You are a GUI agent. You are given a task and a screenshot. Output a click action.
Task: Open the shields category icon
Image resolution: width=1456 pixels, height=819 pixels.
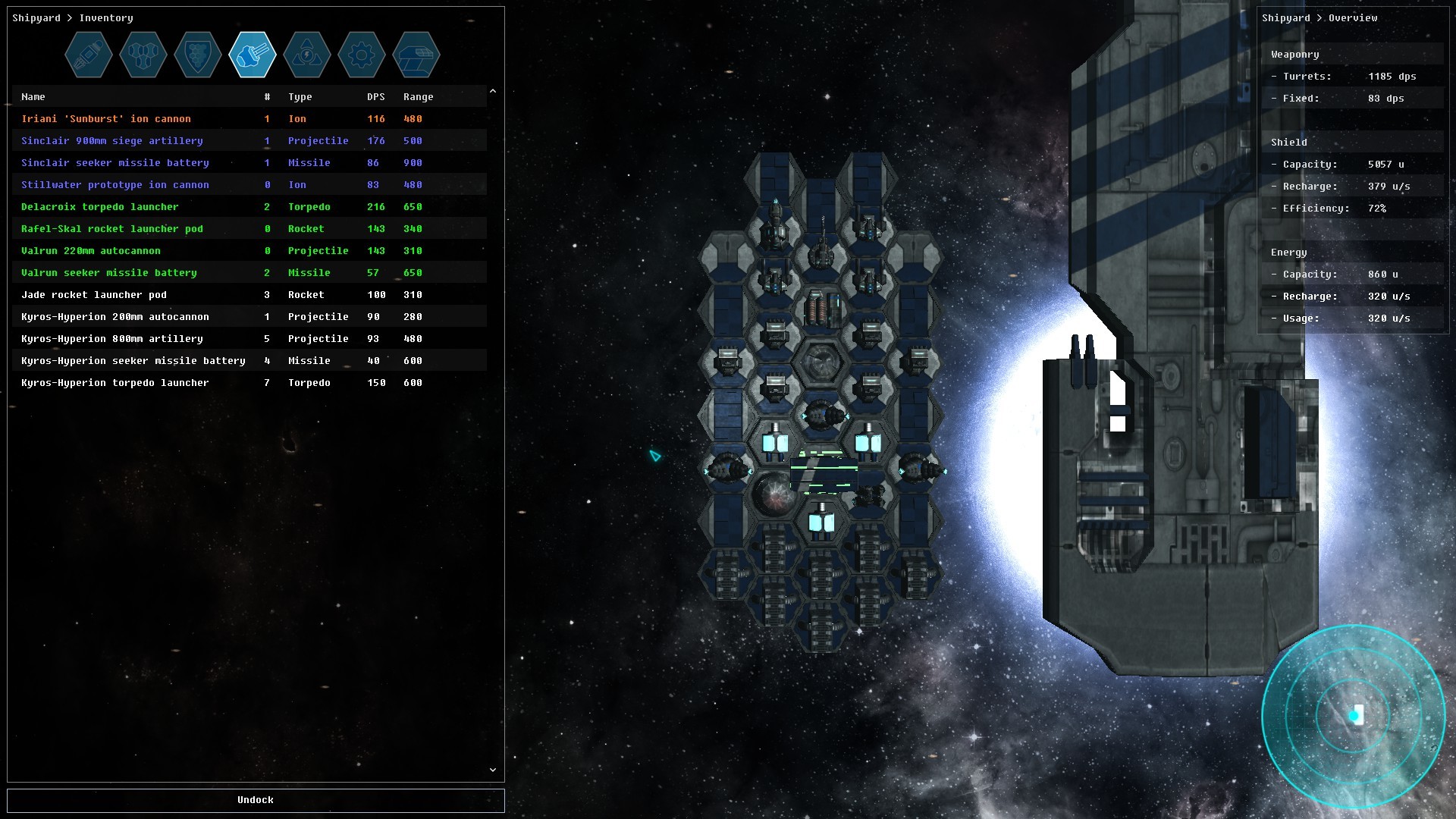198,55
